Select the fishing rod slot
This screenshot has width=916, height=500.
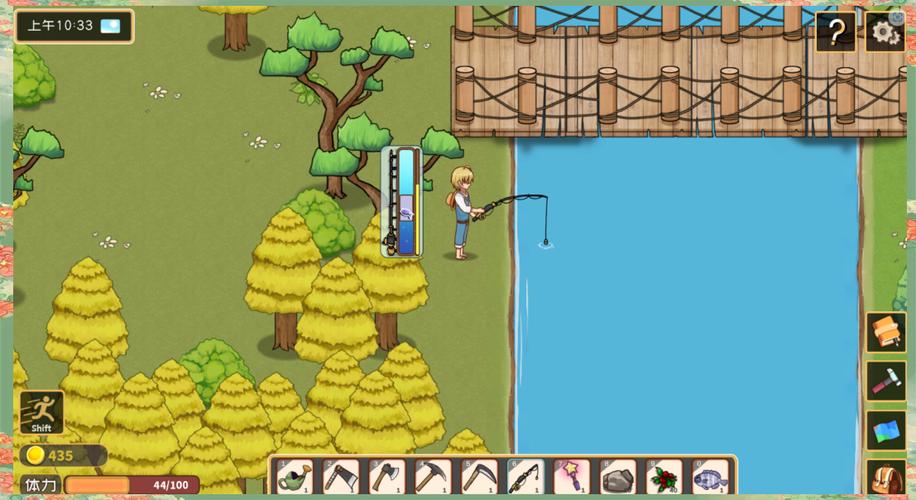coord(525,477)
